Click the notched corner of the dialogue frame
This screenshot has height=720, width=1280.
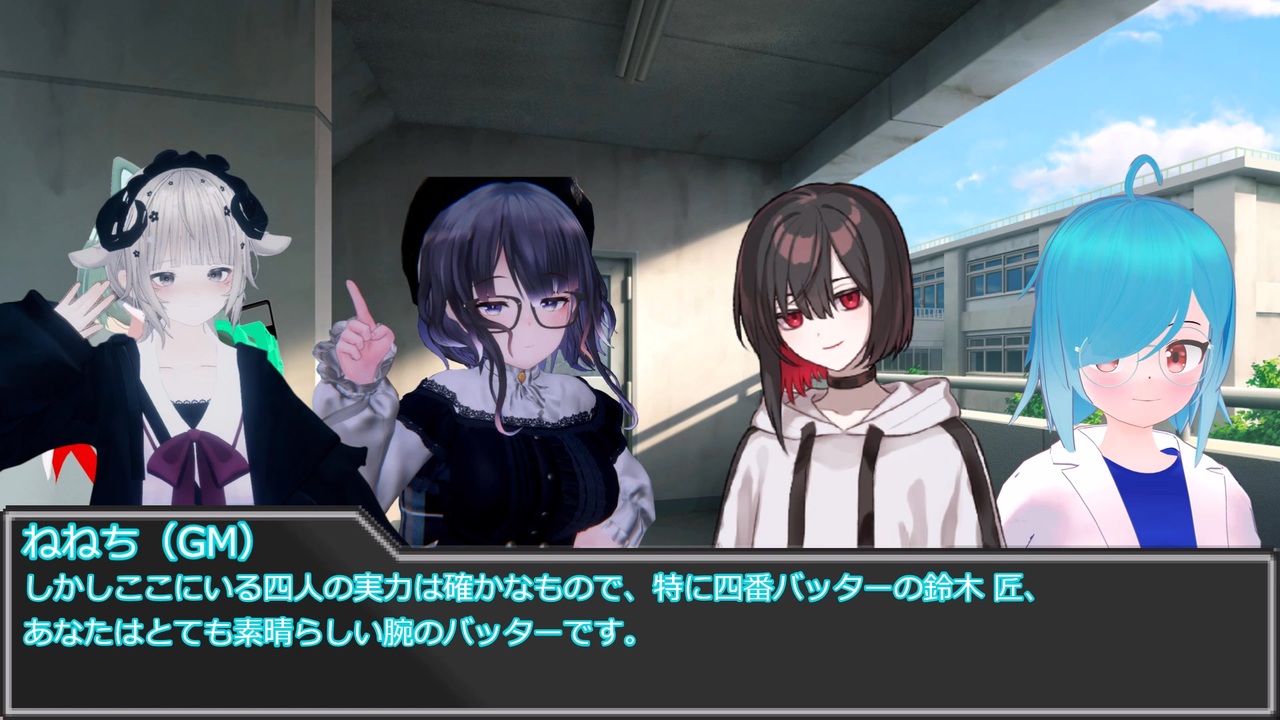[x=372, y=520]
